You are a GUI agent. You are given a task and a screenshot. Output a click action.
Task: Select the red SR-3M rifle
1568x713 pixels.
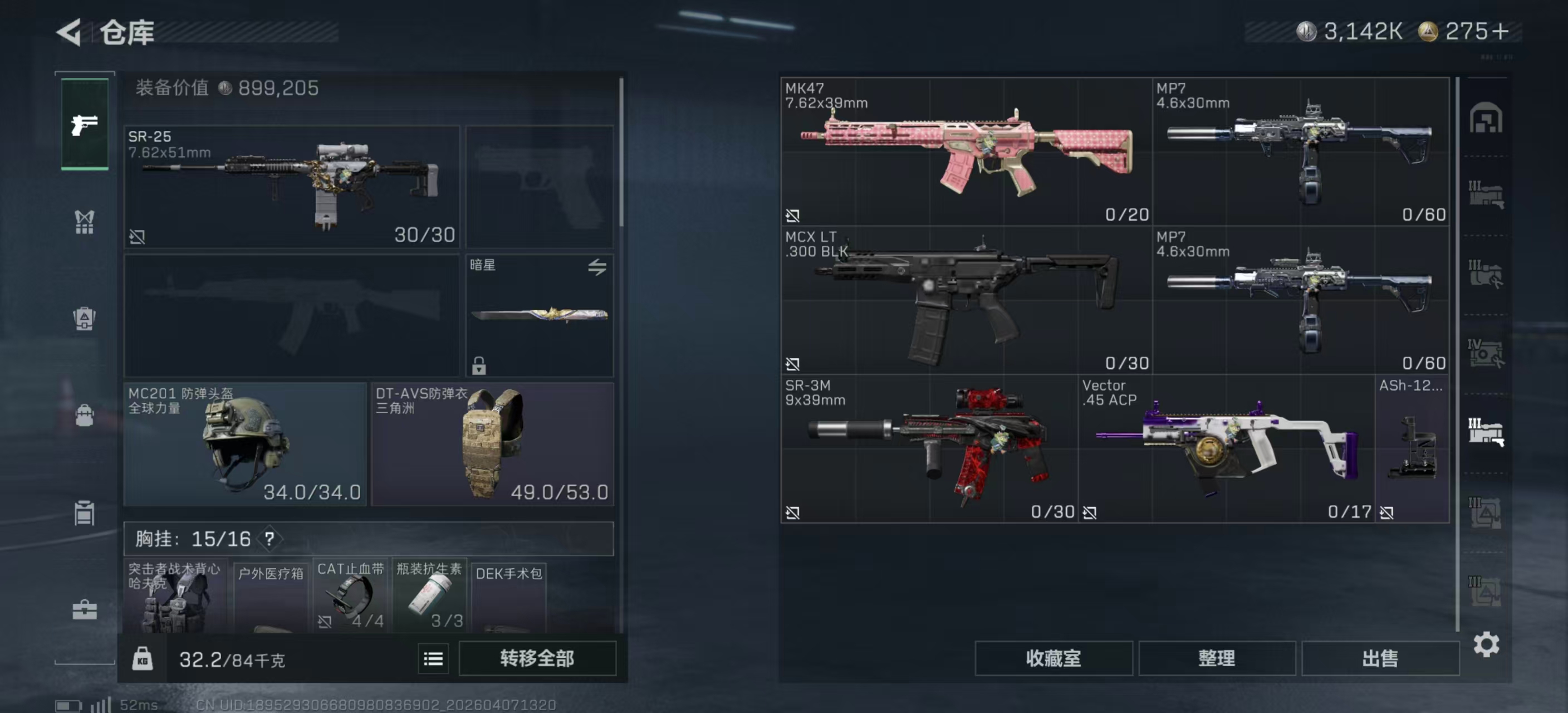929,448
